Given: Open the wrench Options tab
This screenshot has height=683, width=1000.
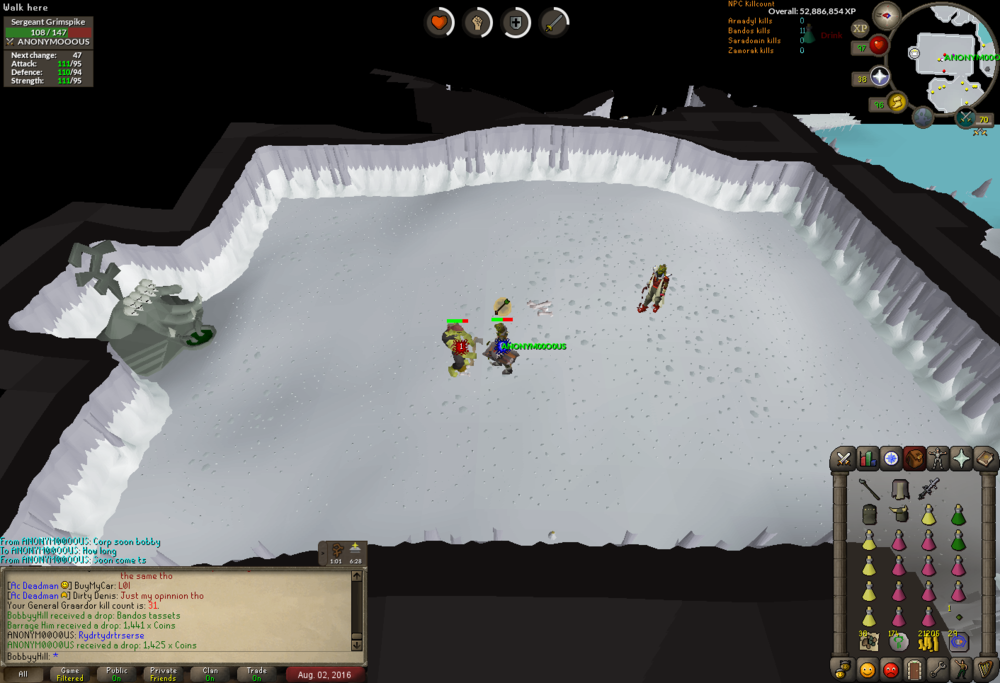Looking at the screenshot, I should [938, 668].
